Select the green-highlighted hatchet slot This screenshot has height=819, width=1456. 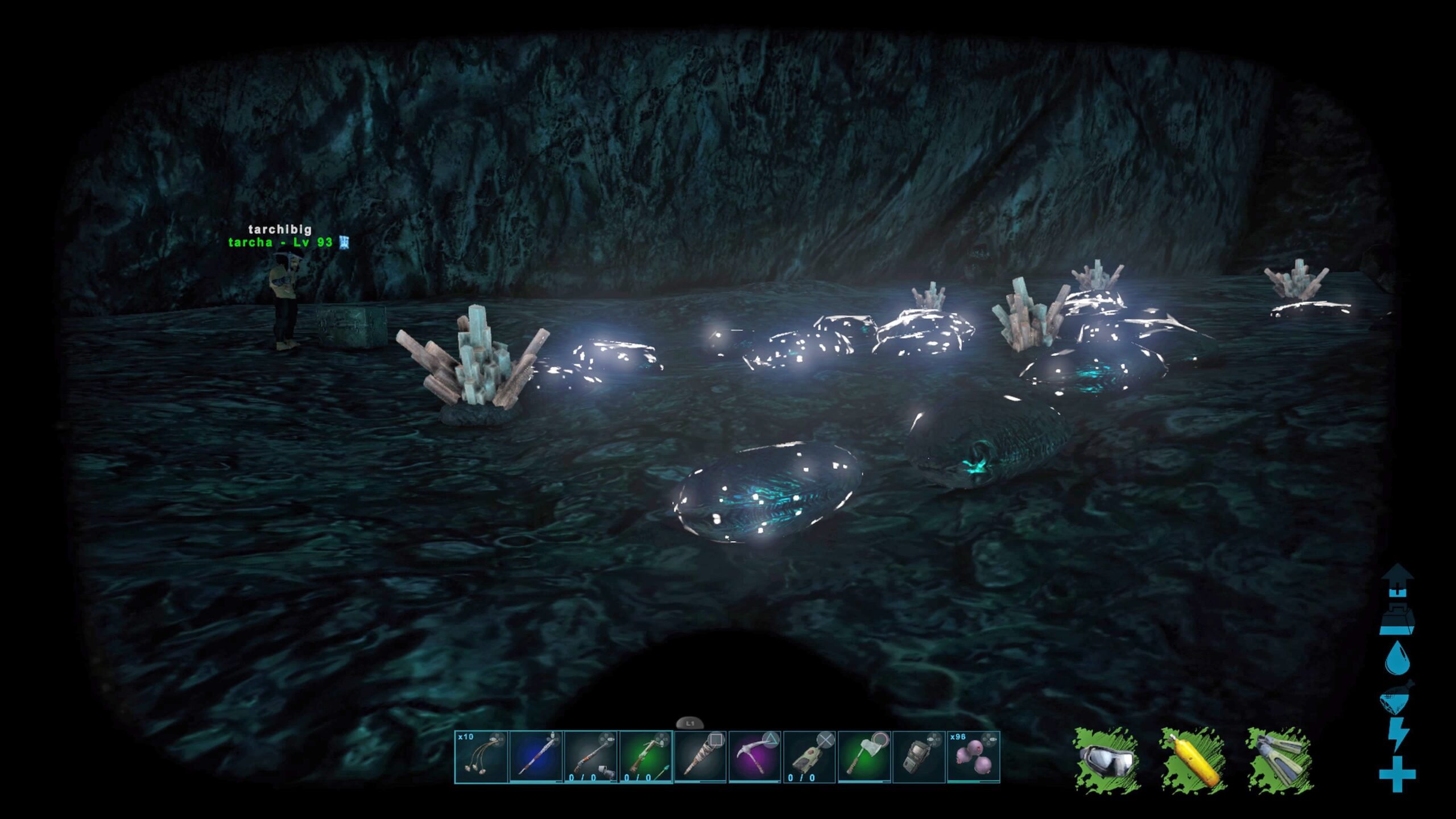pyautogui.click(x=863, y=757)
